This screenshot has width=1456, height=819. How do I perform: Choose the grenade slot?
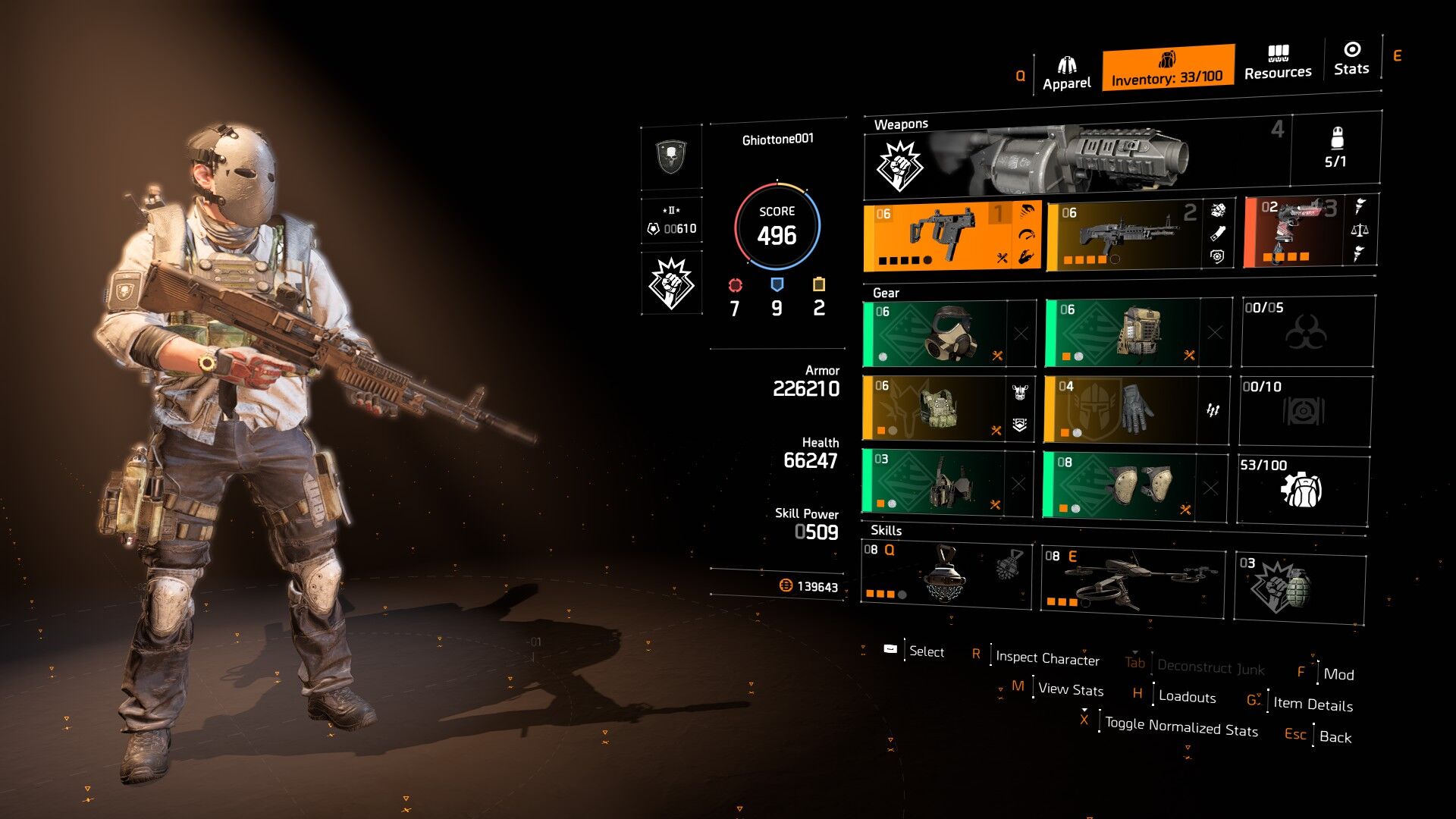click(1299, 588)
